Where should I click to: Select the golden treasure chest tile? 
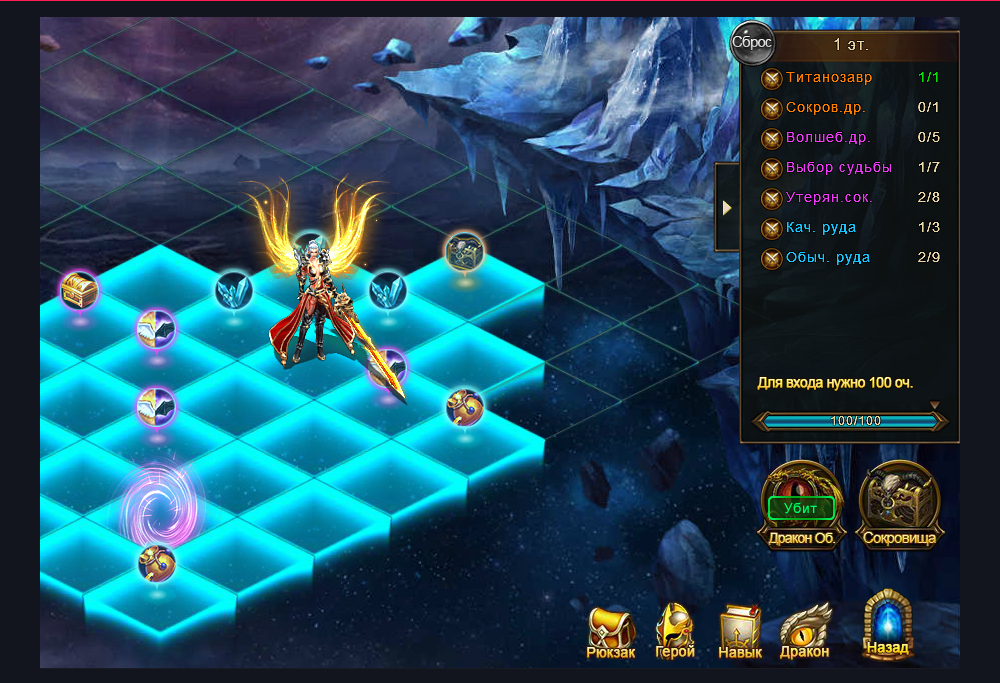tap(77, 291)
